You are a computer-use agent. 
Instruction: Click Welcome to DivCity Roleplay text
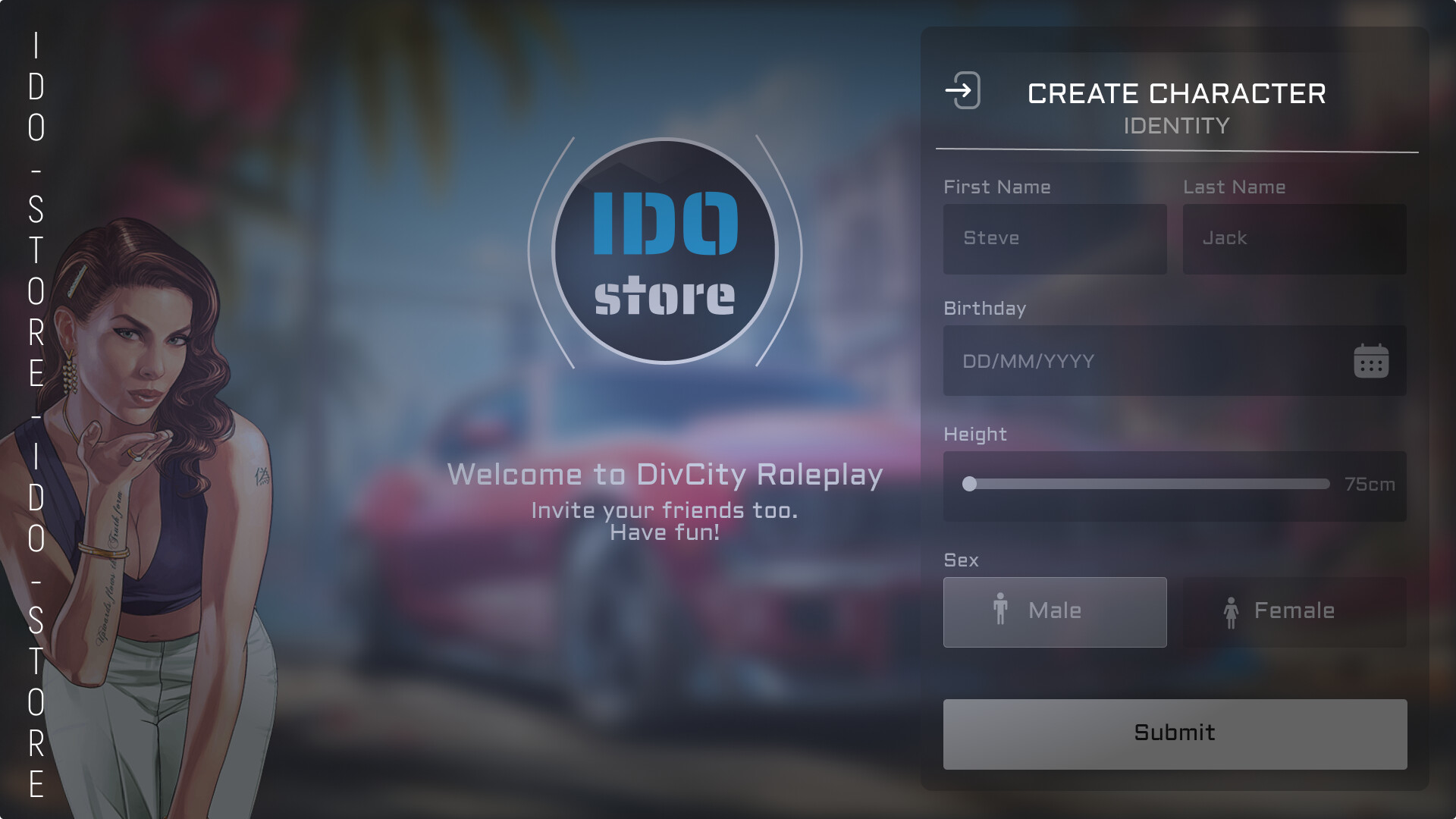tap(665, 475)
